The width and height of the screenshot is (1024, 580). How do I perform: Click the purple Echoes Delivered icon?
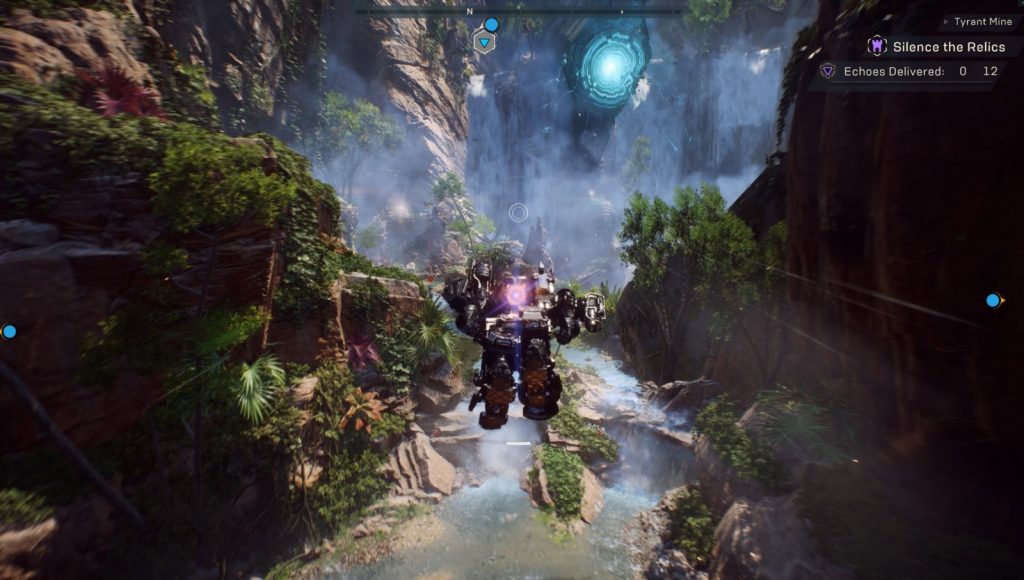(827, 71)
